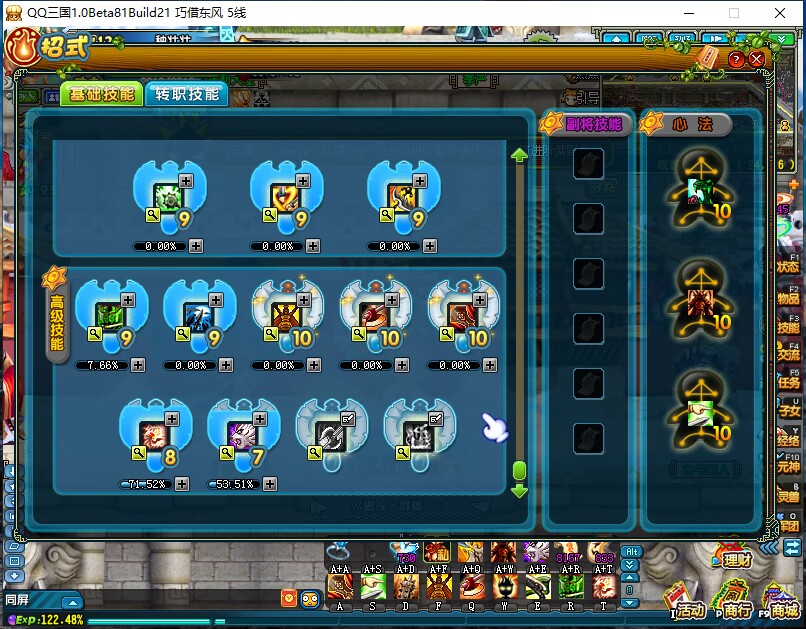Add a point to the 71.52% skill

(x=181, y=484)
